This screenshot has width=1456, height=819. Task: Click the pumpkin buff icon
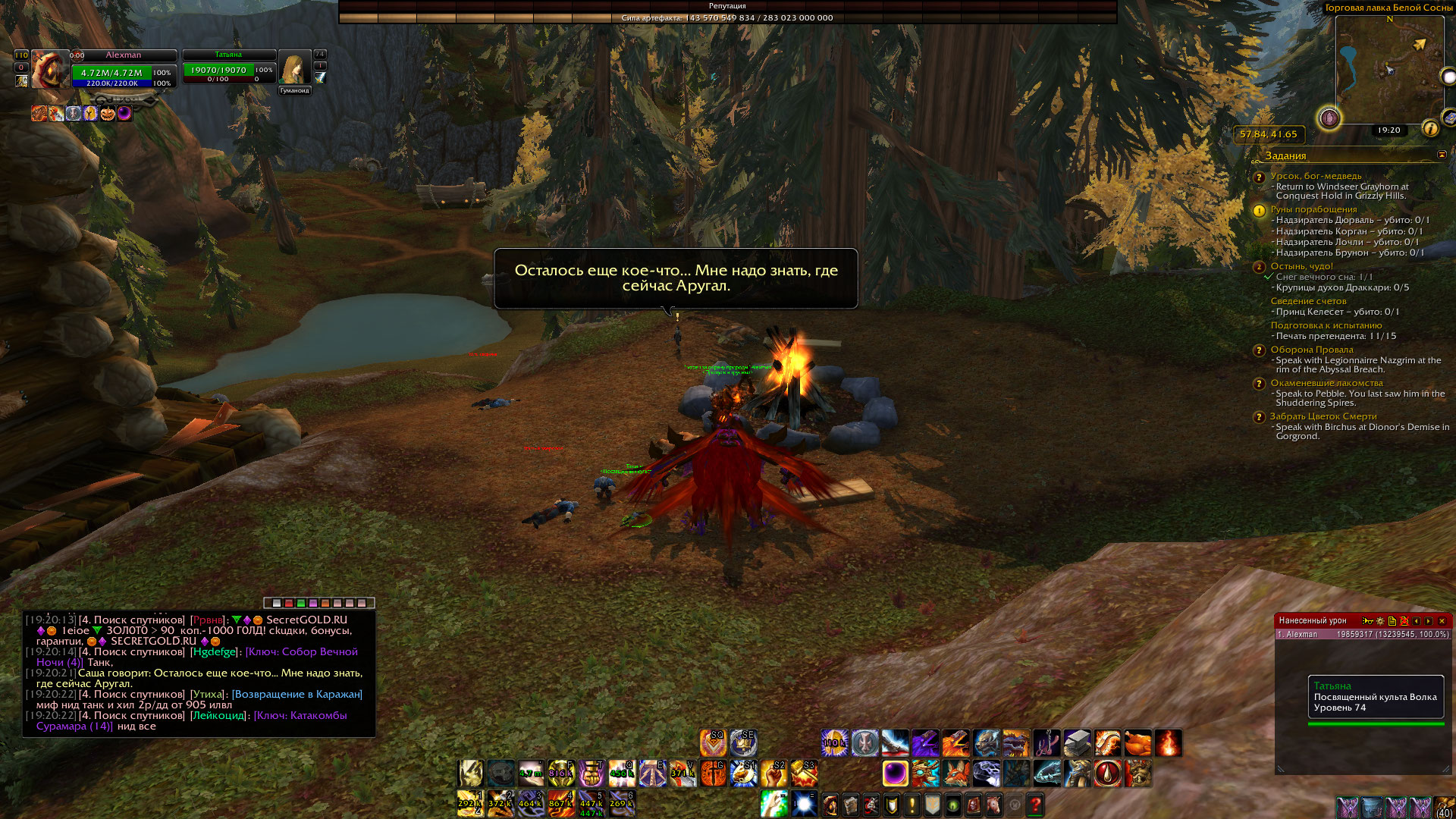(x=107, y=114)
